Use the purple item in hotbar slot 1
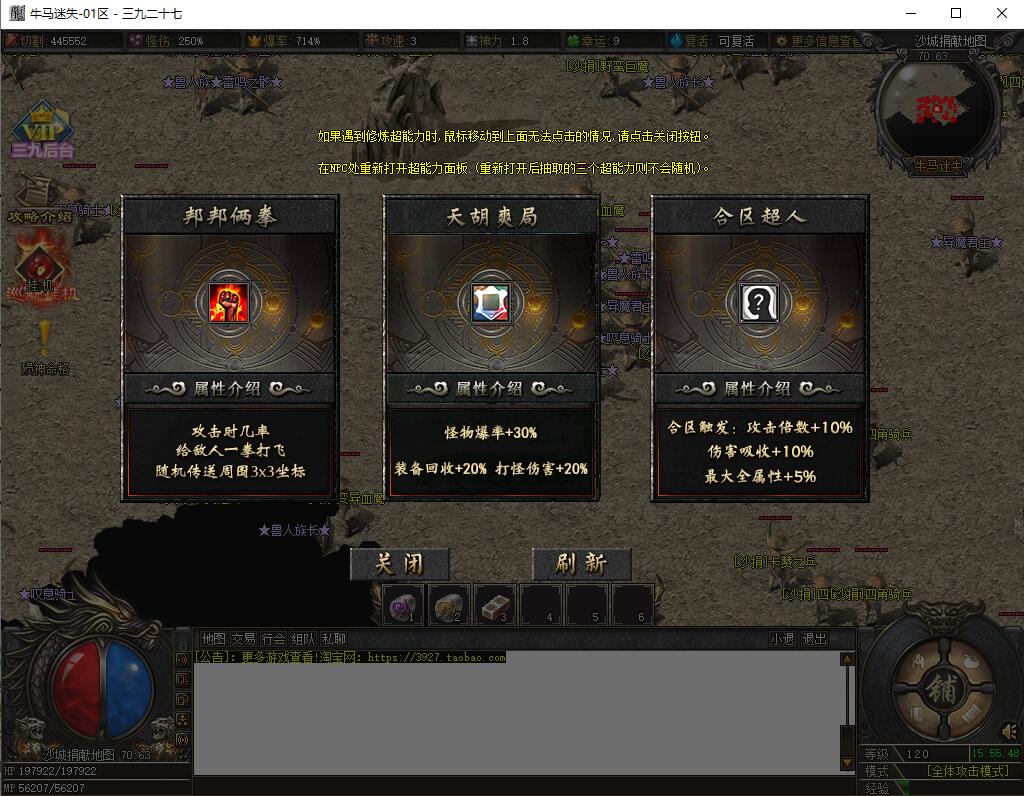The height and width of the screenshot is (796, 1024). 403,605
